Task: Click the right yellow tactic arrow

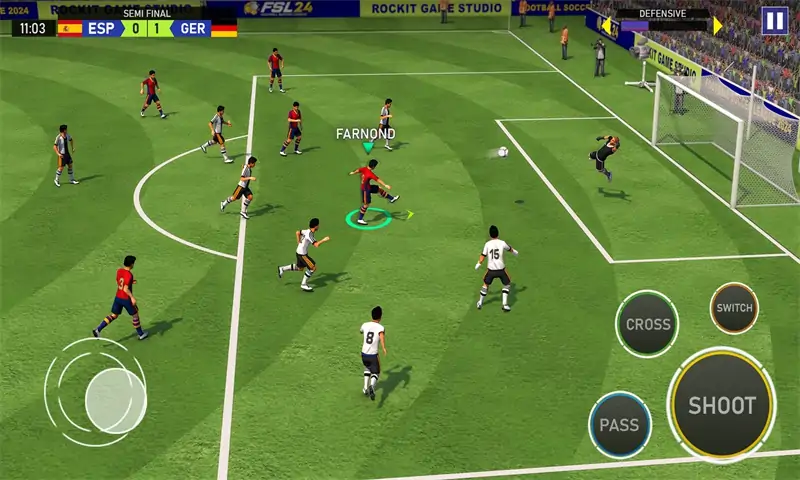Action: point(717,25)
